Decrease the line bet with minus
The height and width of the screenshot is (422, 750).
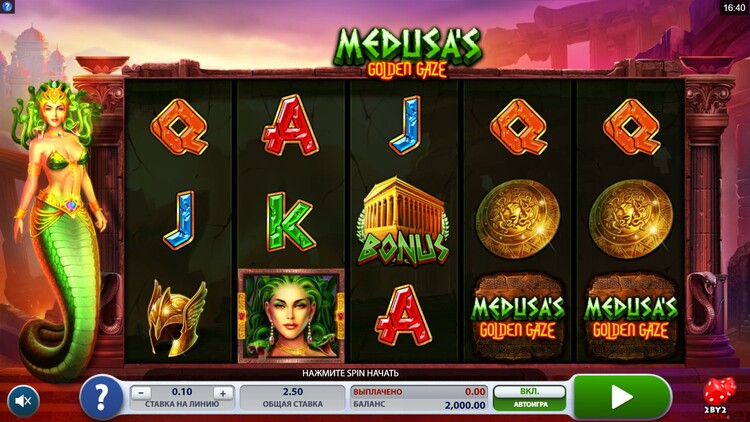[x=142, y=392]
